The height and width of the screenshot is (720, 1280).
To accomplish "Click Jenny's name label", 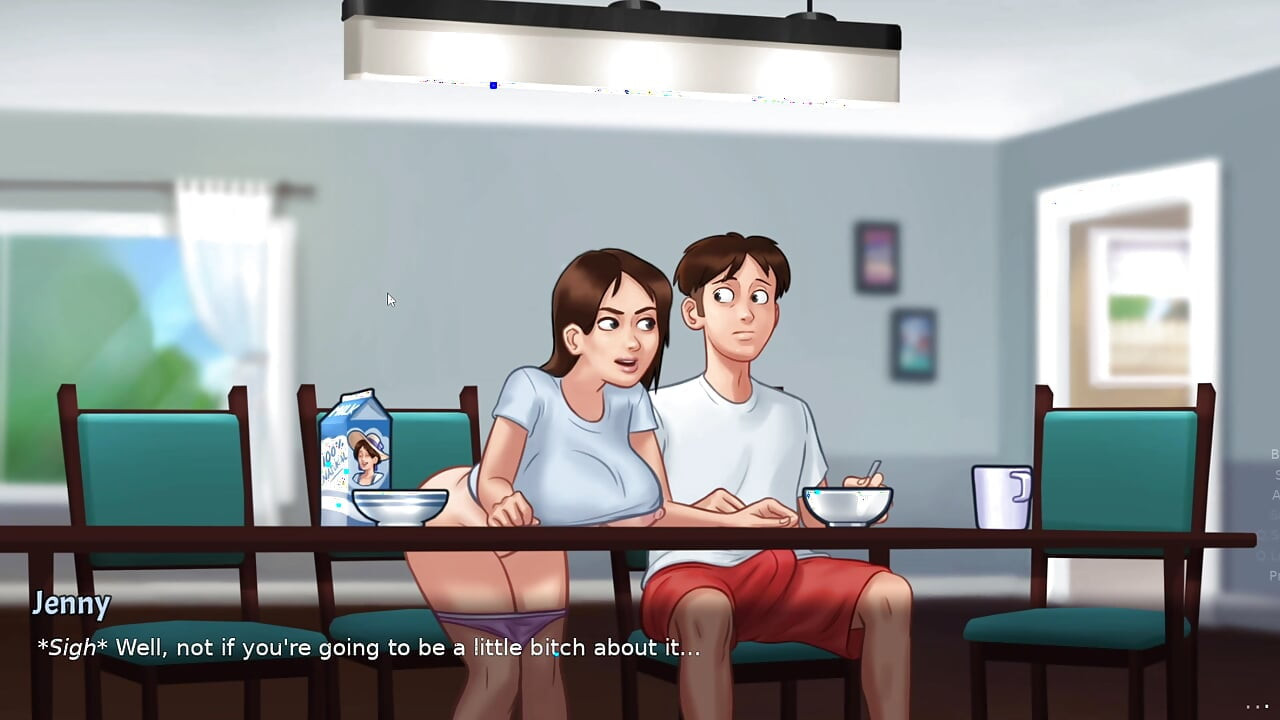I will coord(73,603).
